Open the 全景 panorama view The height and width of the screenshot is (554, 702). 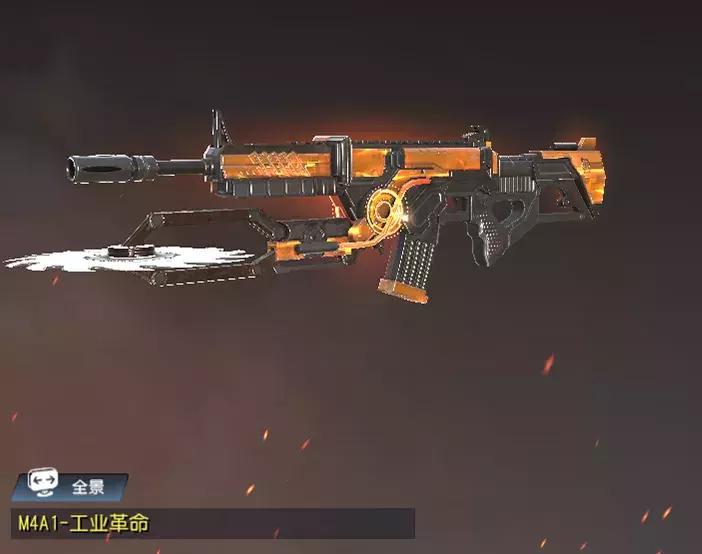pyautogui.click(x=70, y=488)
